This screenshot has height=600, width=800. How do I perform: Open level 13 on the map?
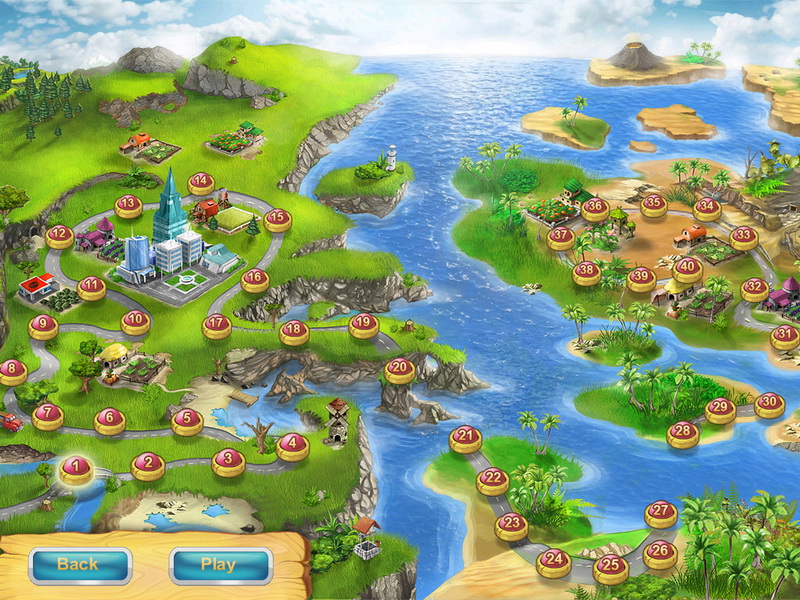(127, 206)
